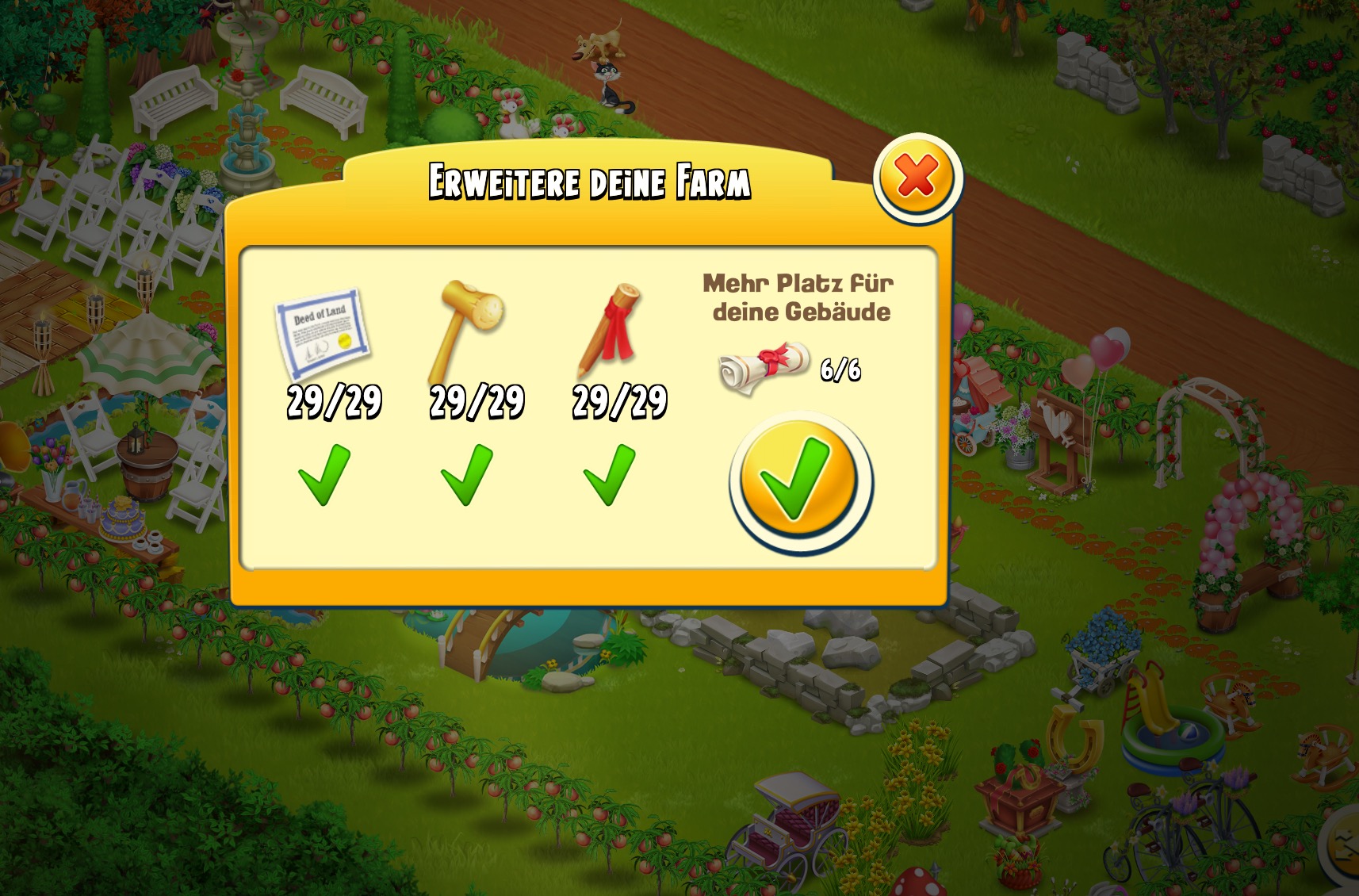
Task: Tap the permit scroll with red ribbon
Action: pos(763,367)
